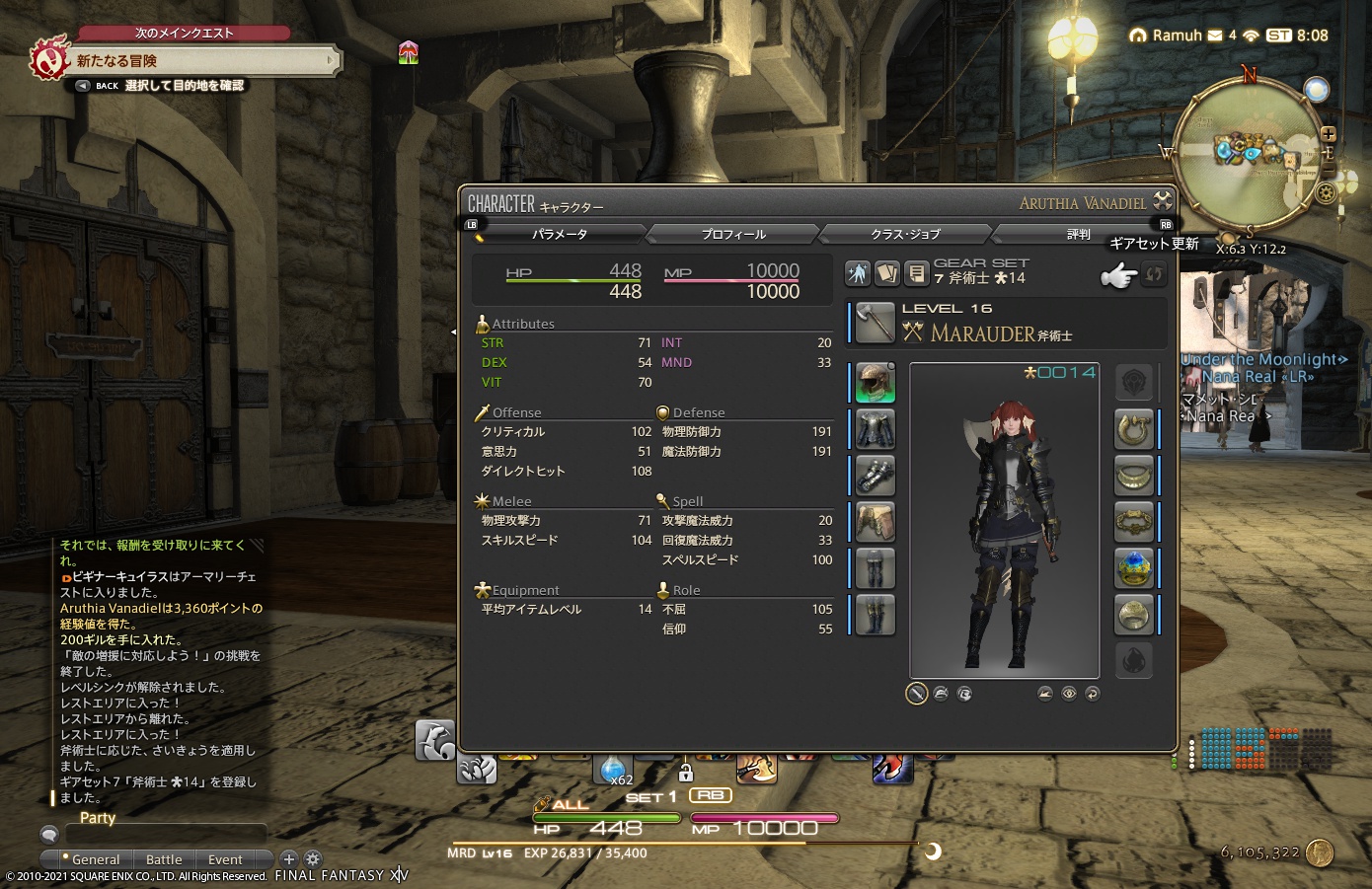Click the rotate arrow icon under character preview
Screen dimensions: 1372x889
(x=1093, y=694)
